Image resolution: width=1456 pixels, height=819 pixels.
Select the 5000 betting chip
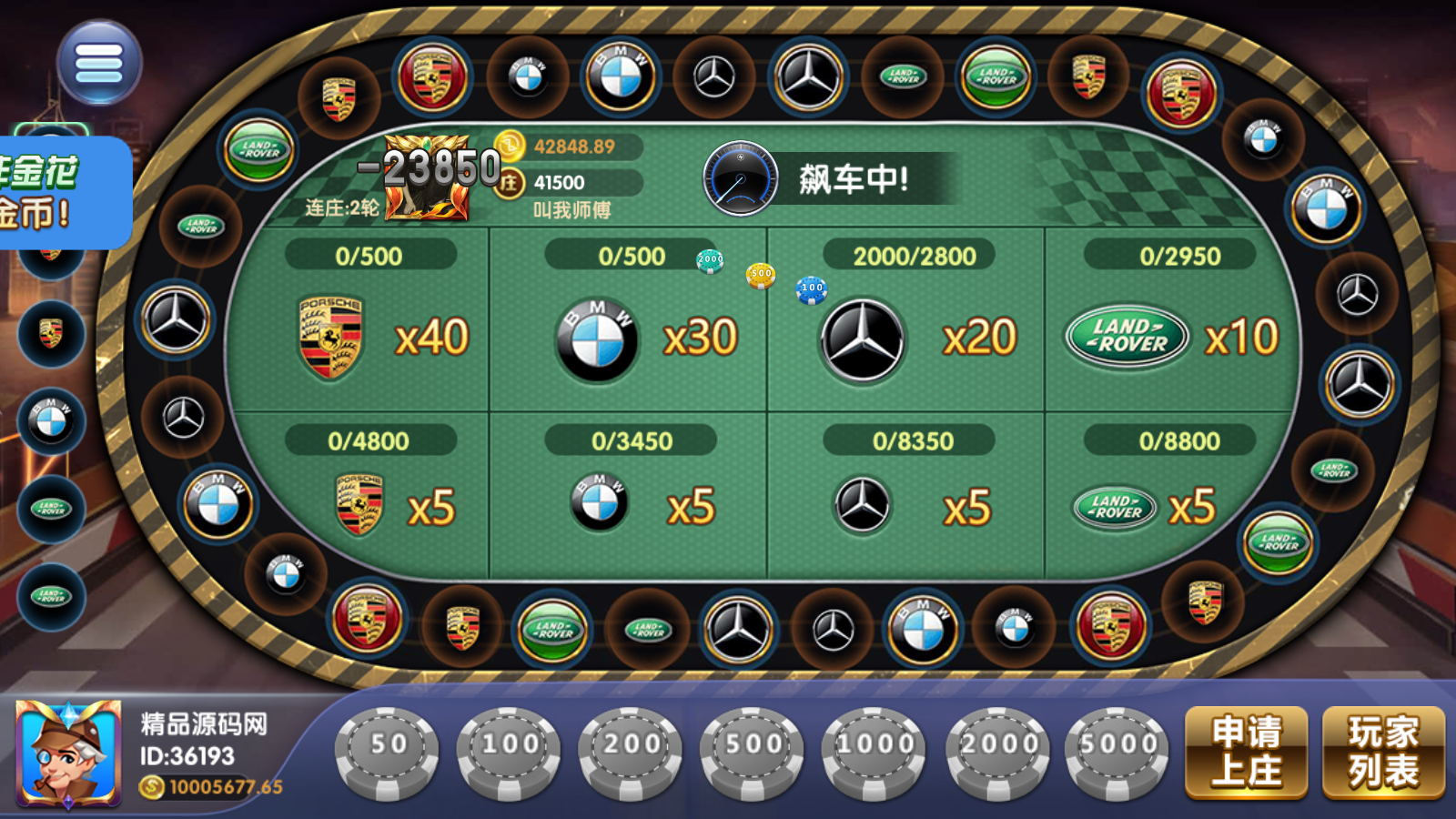[x=1117, y=752]
